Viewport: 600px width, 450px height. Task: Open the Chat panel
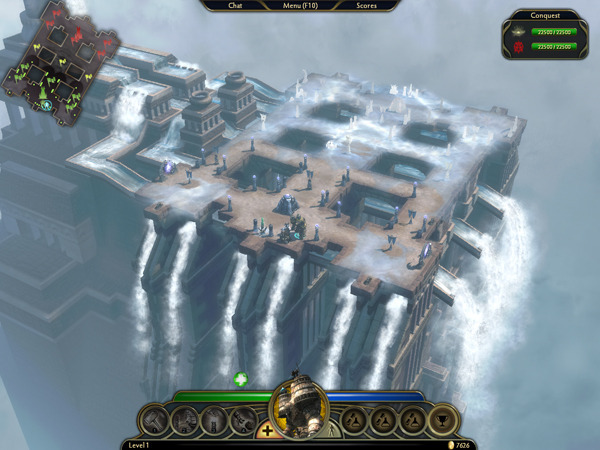point(236,6)
